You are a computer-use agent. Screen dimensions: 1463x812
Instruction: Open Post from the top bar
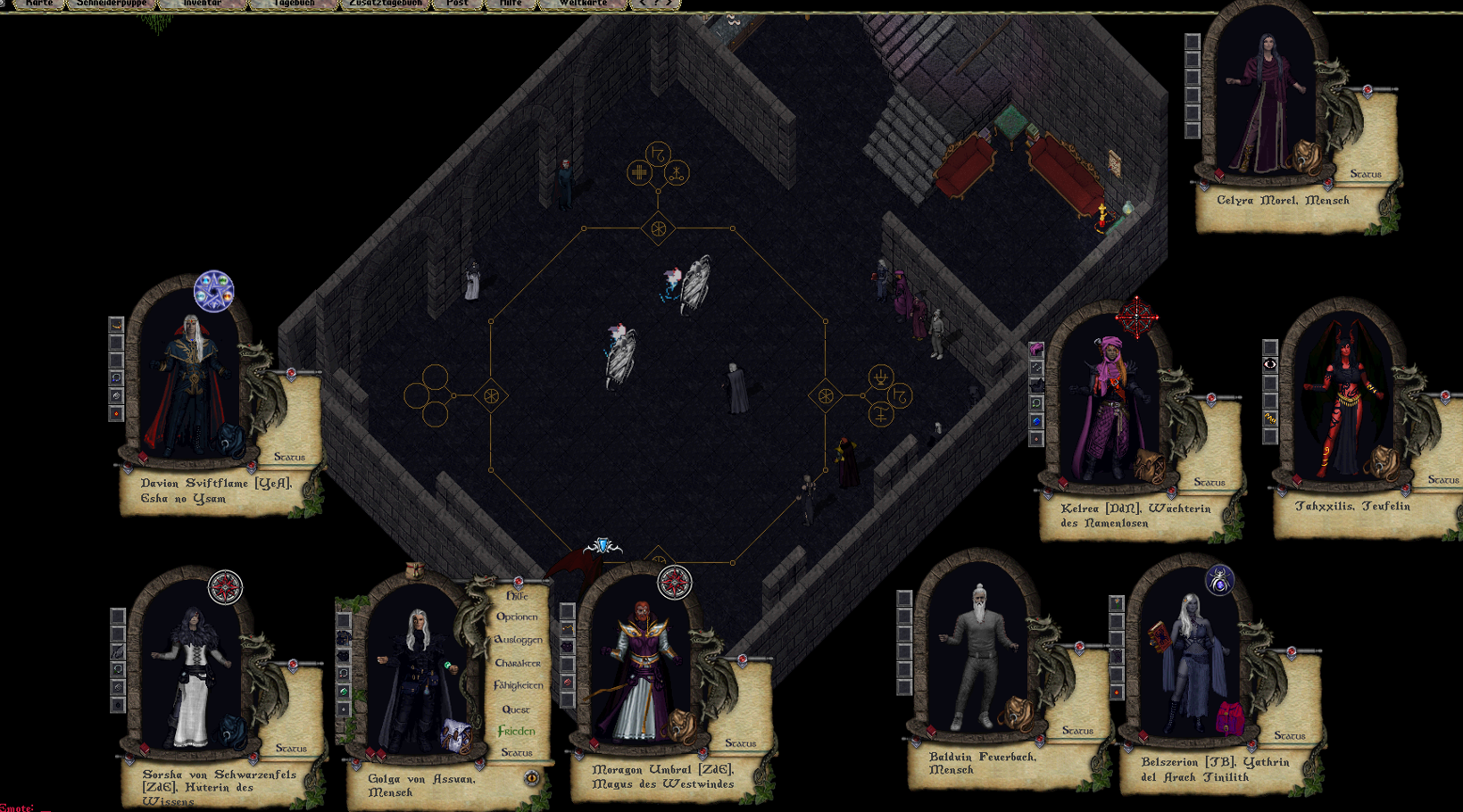[x=457, y=4]
